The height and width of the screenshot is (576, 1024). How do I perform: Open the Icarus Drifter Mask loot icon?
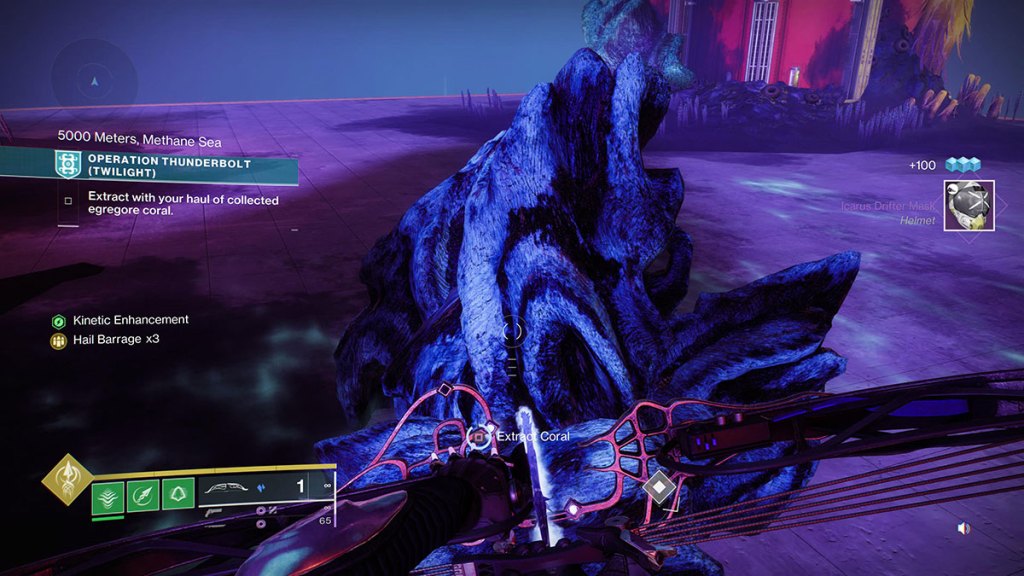pyautogui.click(x=968, y=205)
